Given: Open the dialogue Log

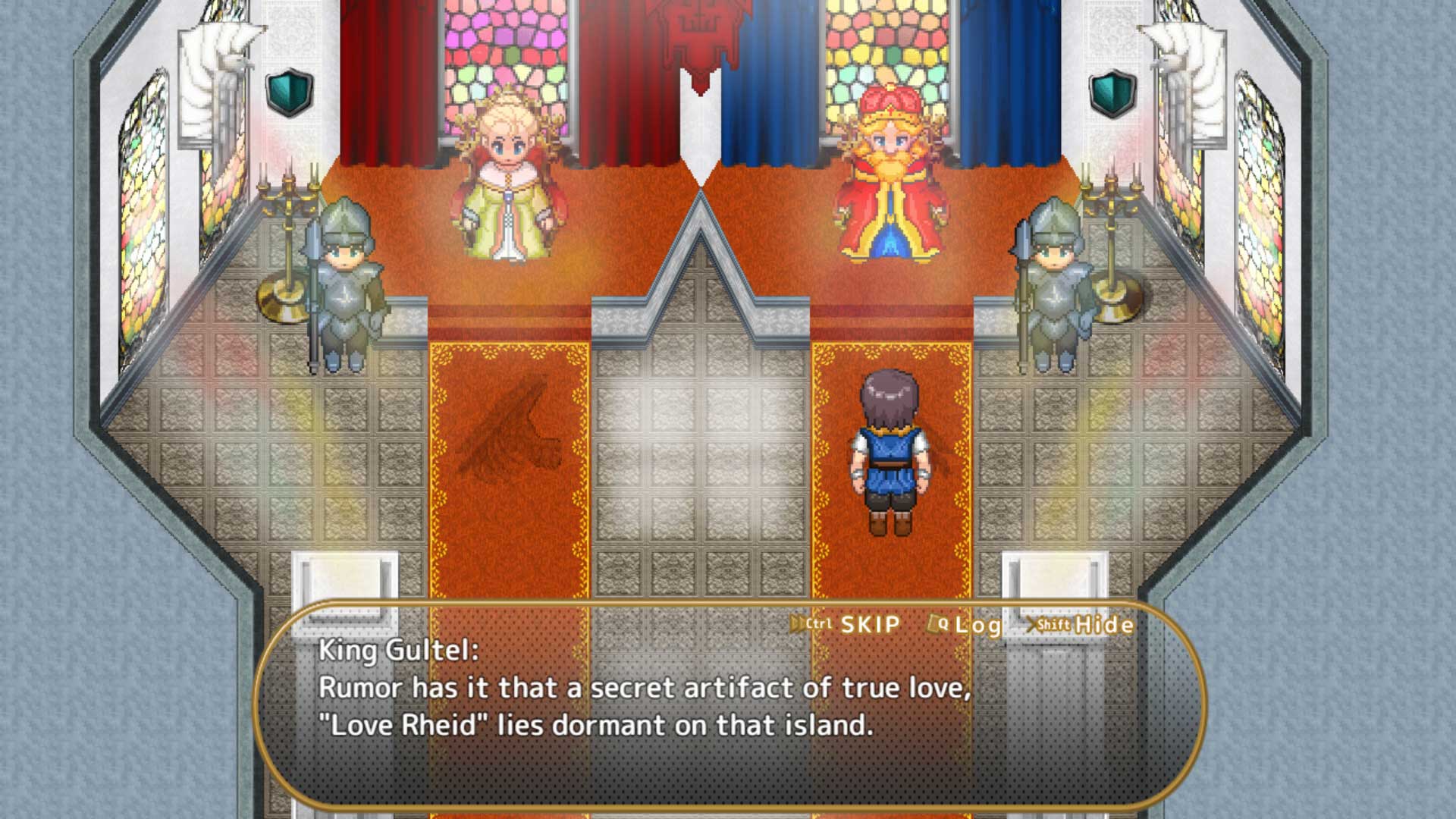Looking at the screenshot, I should 965,625.
